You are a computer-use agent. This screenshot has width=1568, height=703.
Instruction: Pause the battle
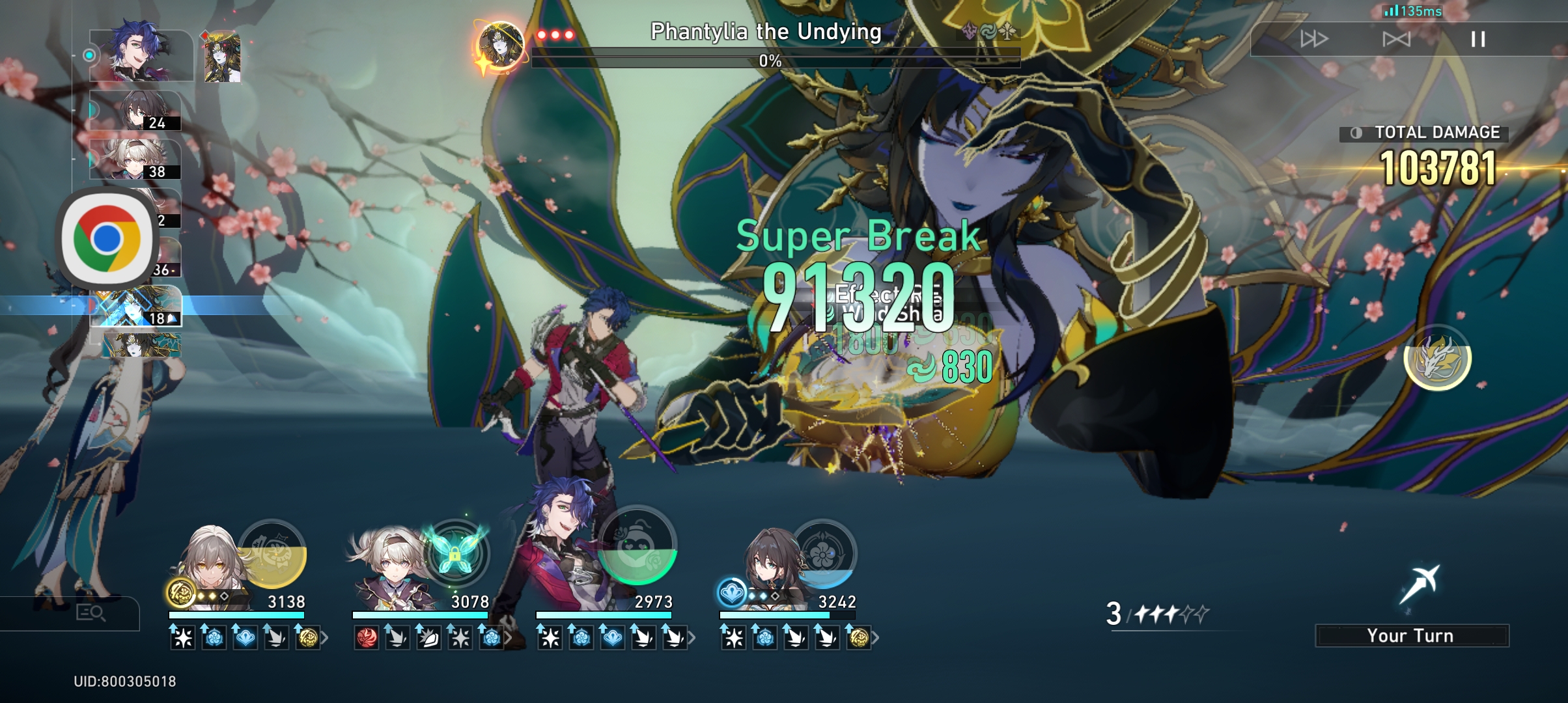(x=1478, y=40)
